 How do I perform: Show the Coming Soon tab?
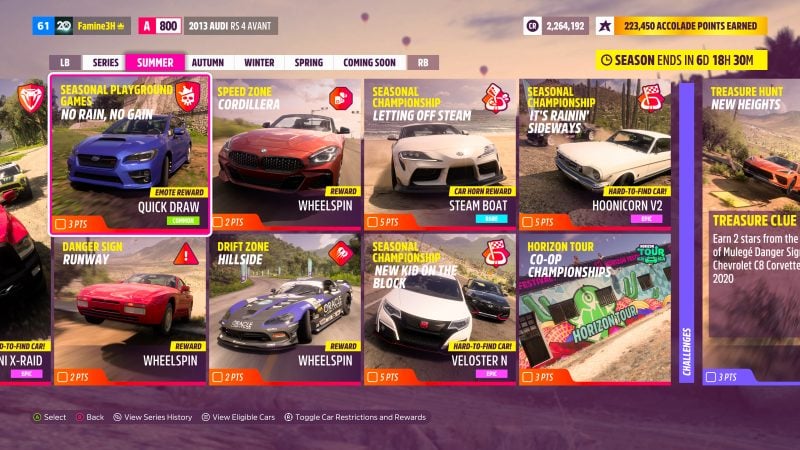[x=369, y=62]
